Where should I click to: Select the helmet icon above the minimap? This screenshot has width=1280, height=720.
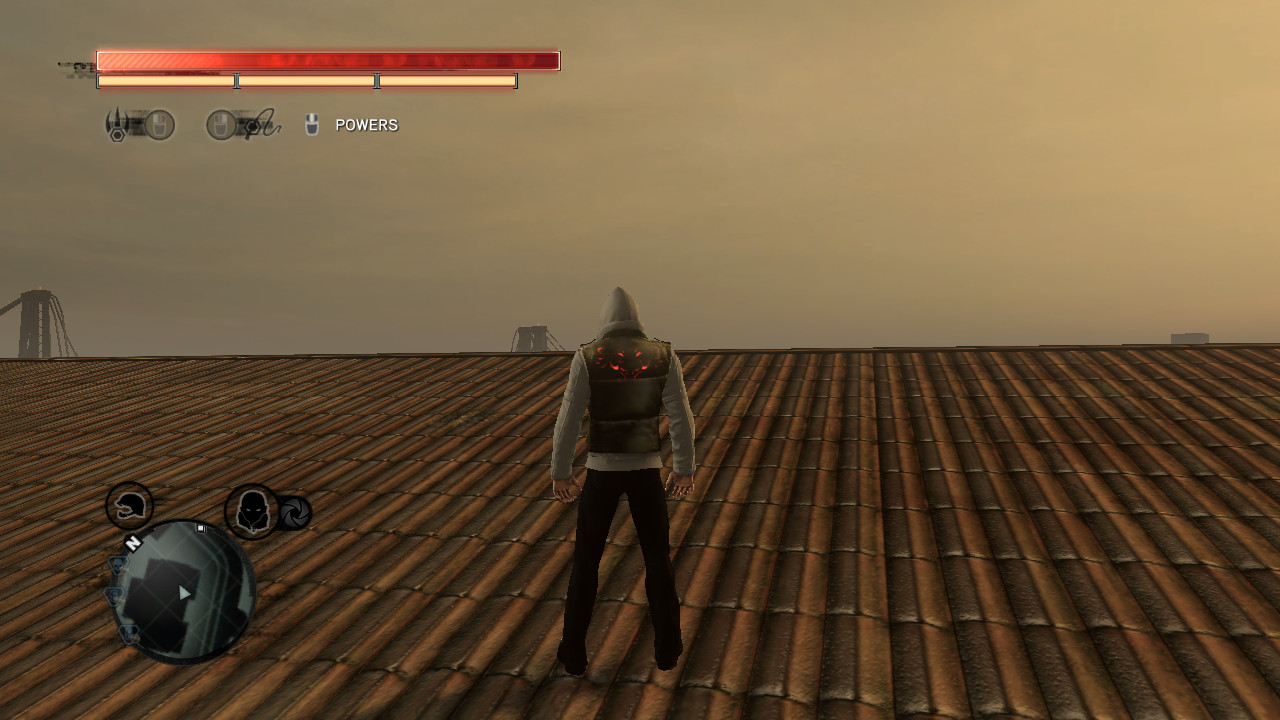coord(129,507)
